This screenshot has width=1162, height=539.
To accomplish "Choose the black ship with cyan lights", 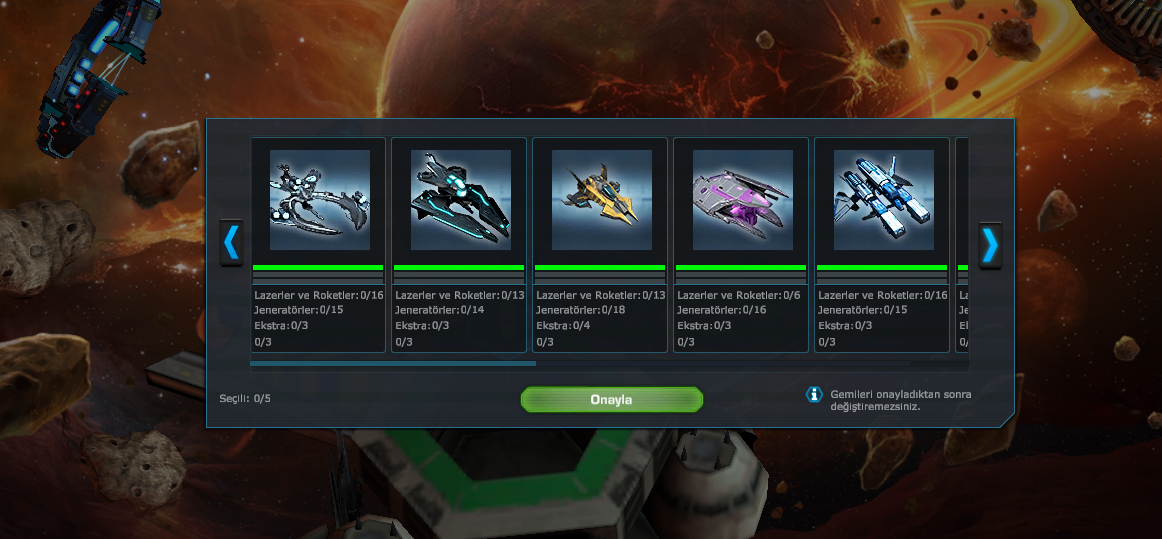I will [460, 200].
